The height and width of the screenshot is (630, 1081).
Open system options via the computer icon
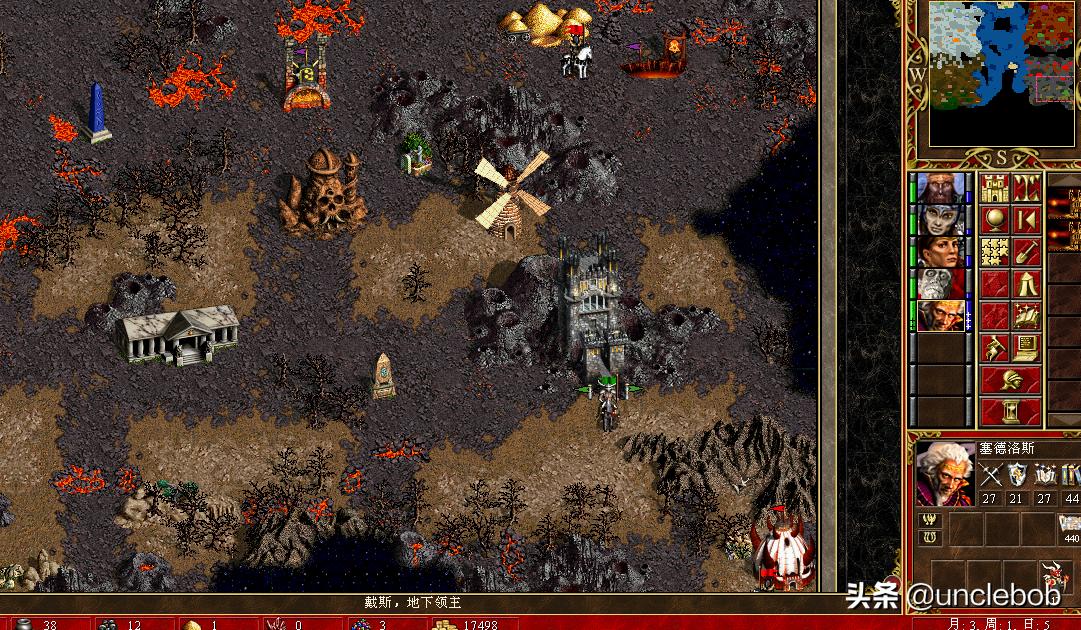pos(1027,348)
